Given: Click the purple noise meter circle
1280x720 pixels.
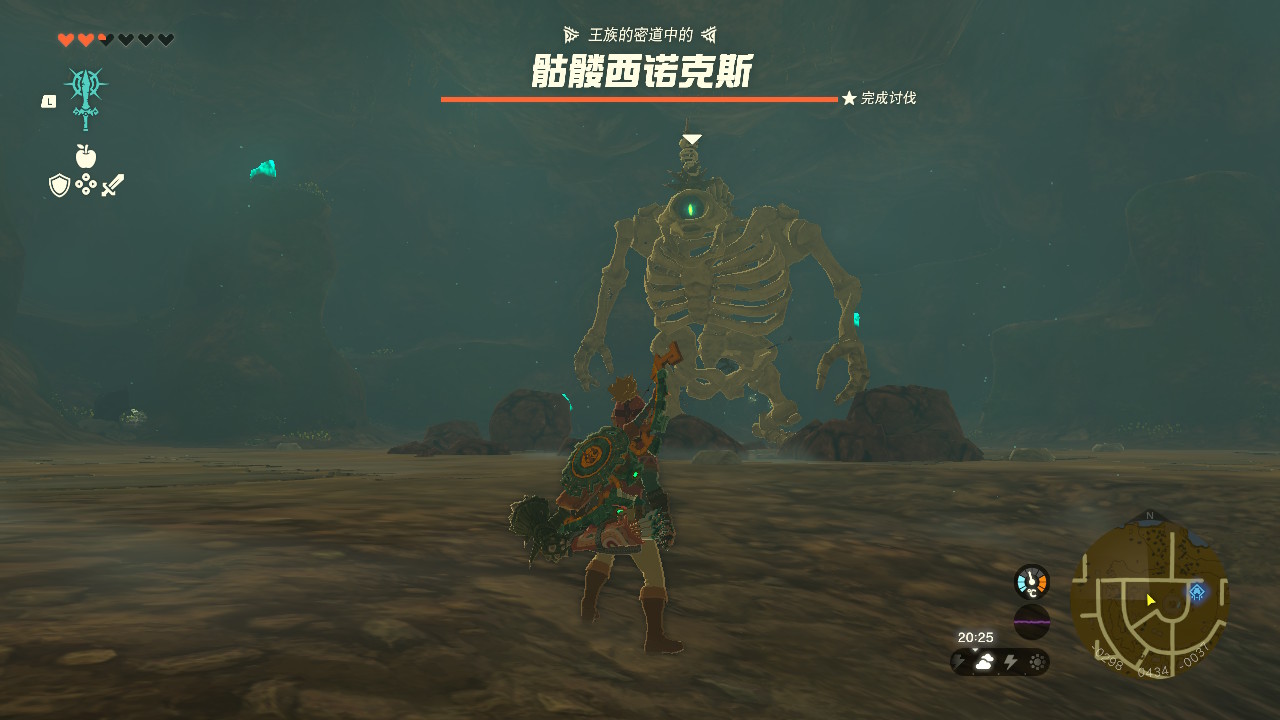Looking at the screenshot, I should coord(1031,621).
